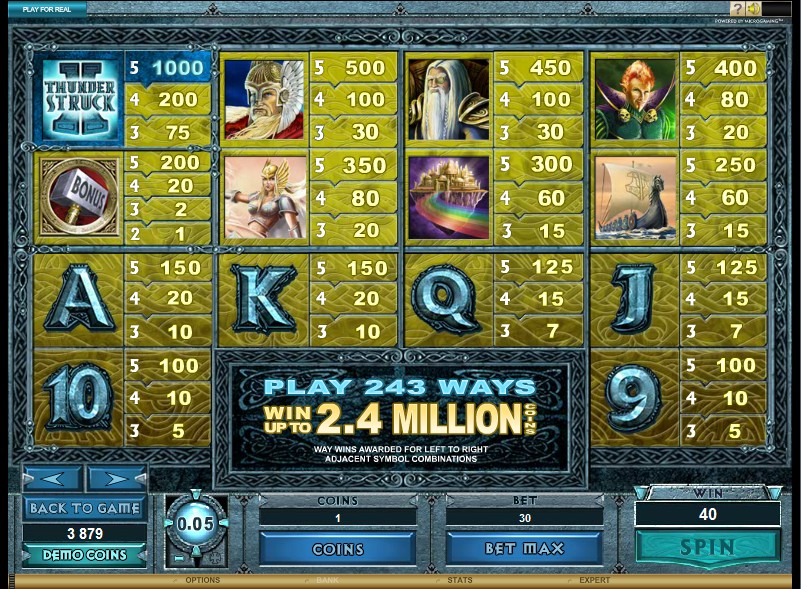
Task: Toggle sound with the speaker icon
Action: click(753, 9)
